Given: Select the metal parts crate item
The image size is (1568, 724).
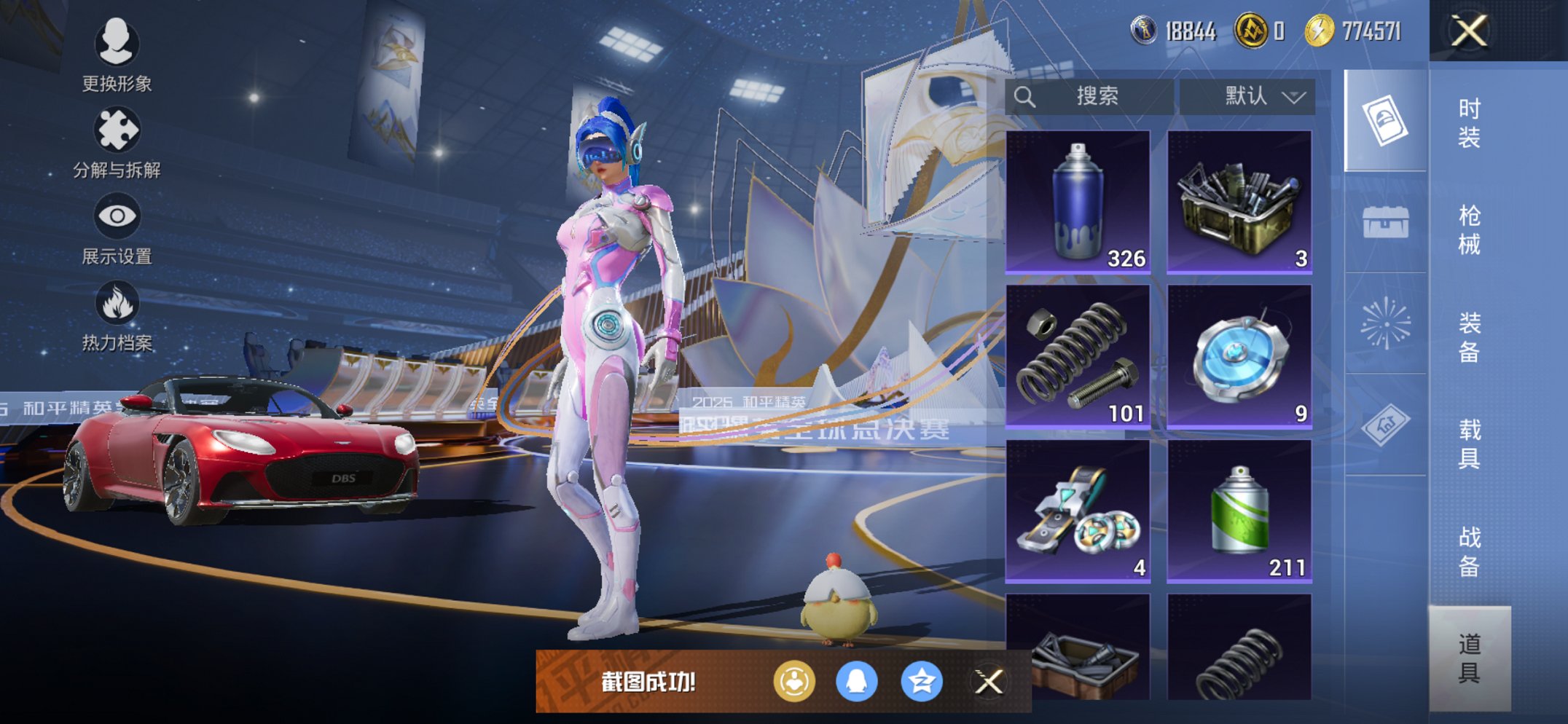Looking at the screenshot, I should [1239, 202].
